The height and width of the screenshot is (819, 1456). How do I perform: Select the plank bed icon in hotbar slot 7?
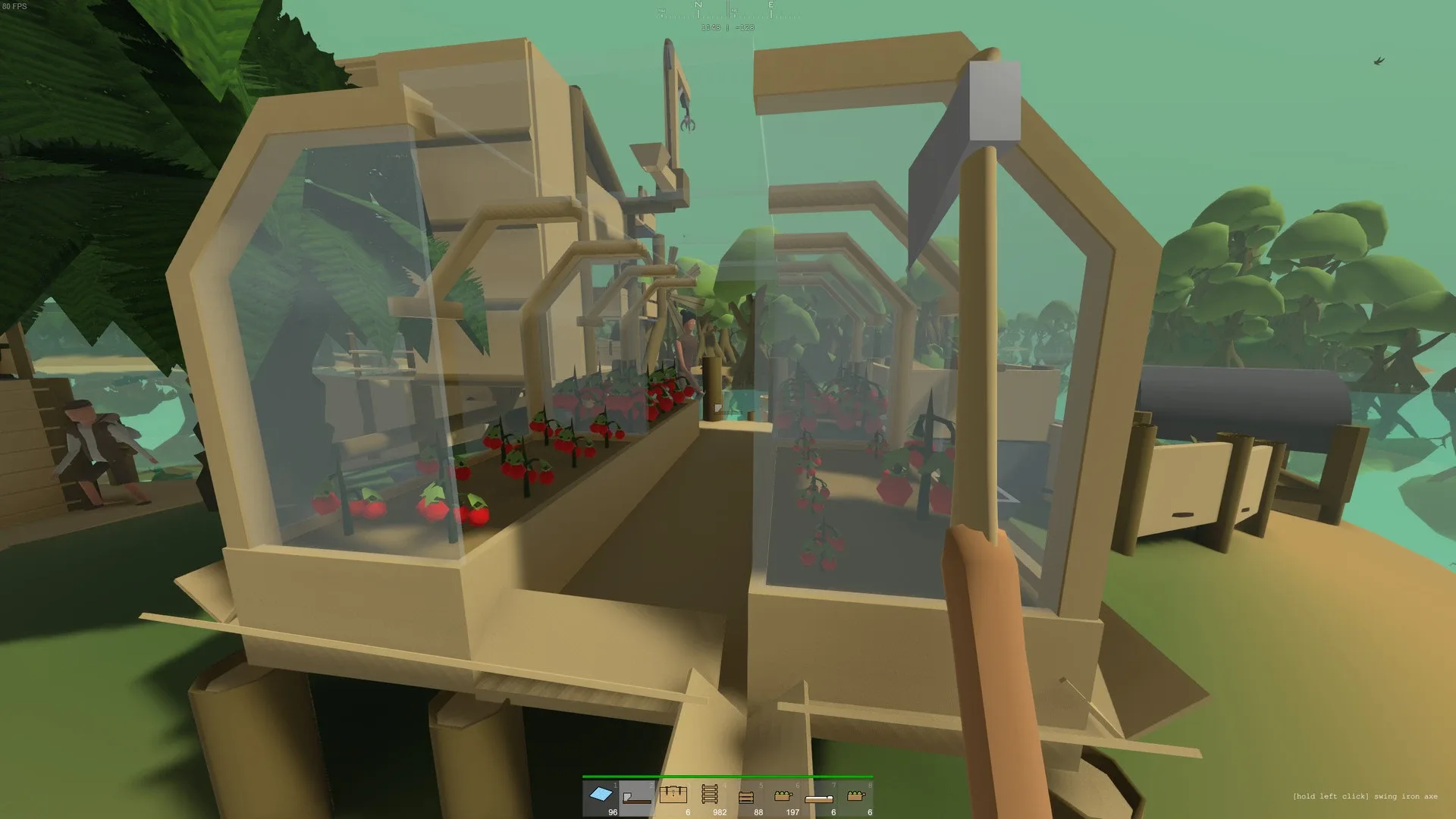(818, 798)
